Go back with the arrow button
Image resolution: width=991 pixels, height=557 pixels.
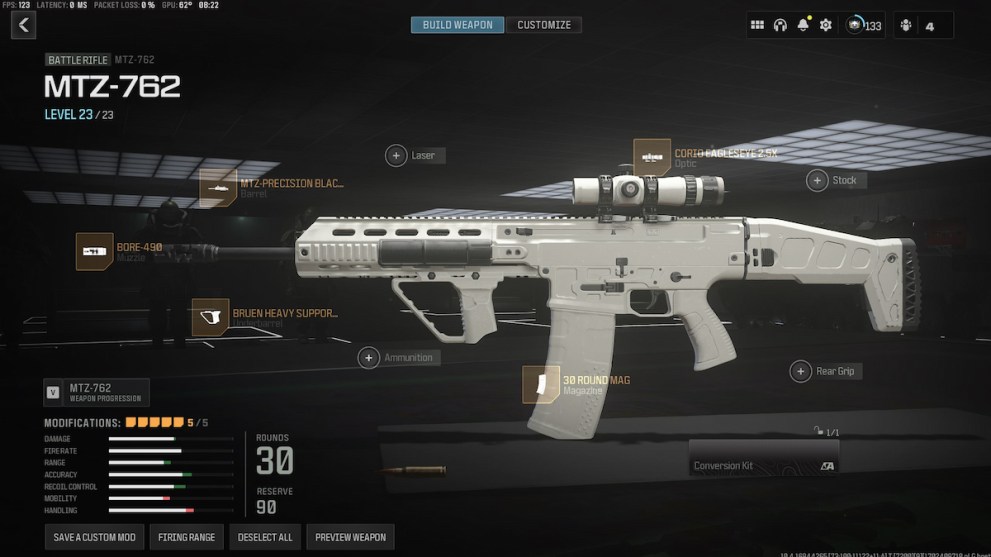23,25
